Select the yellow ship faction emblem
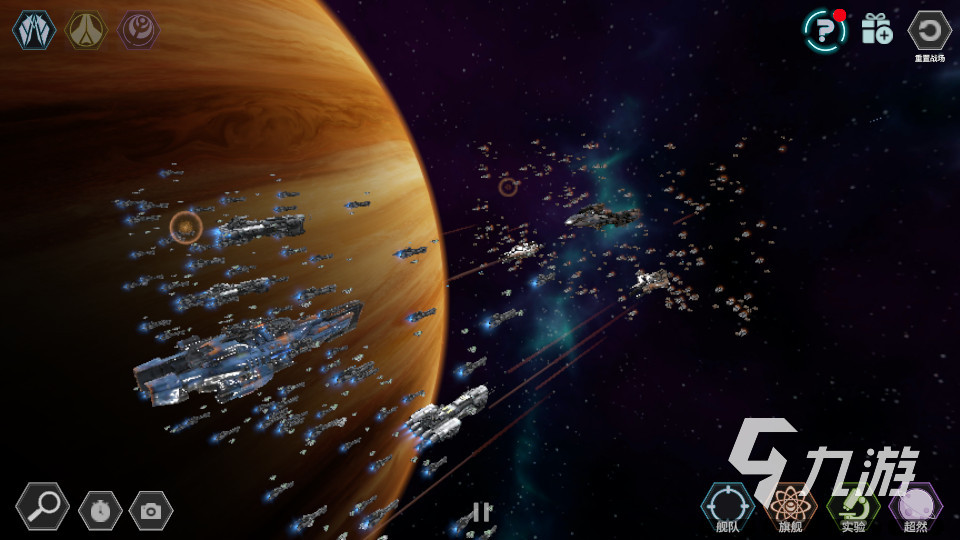 [x=86, y=30]
